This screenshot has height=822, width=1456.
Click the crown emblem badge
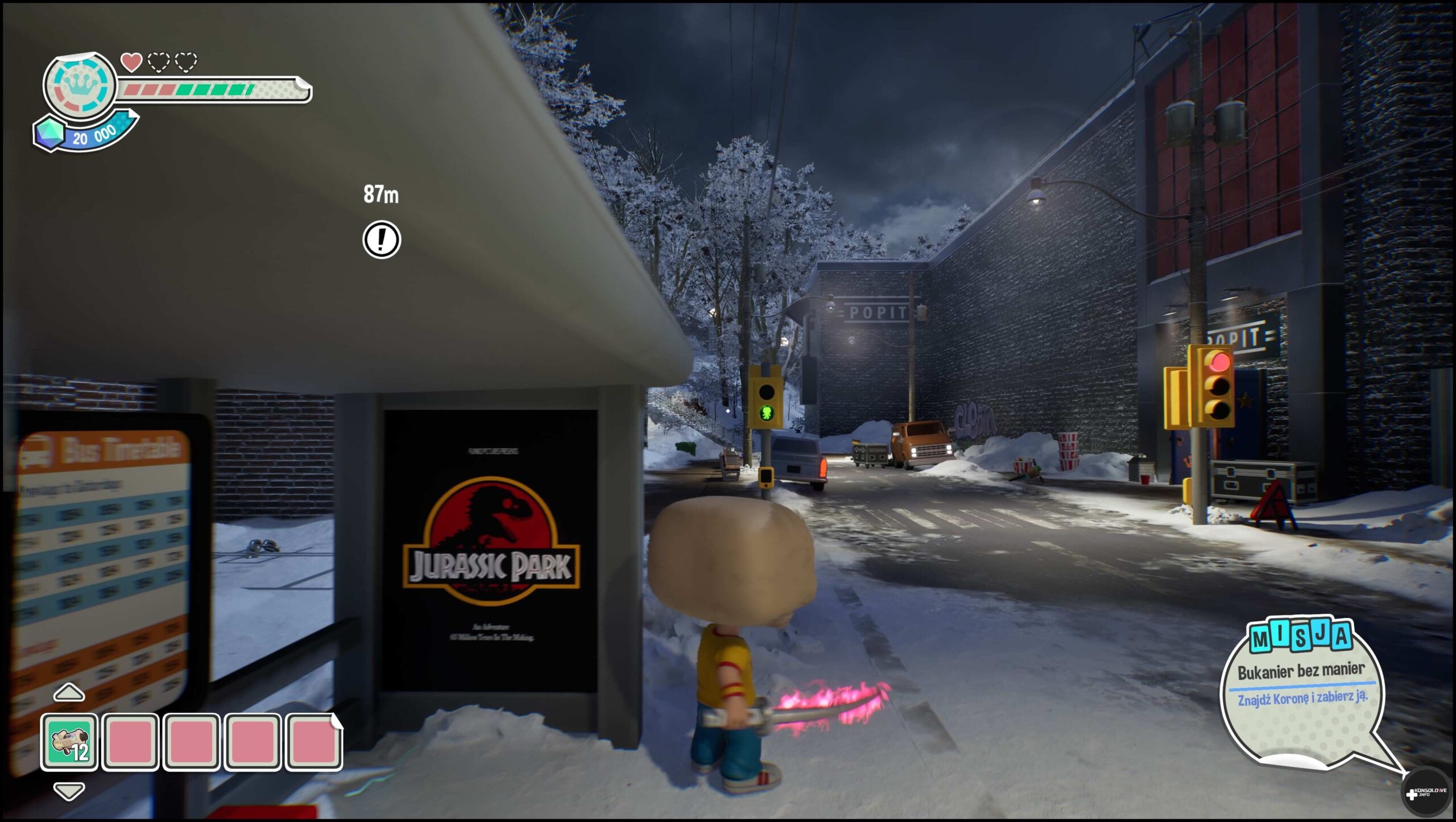[80, 85]
